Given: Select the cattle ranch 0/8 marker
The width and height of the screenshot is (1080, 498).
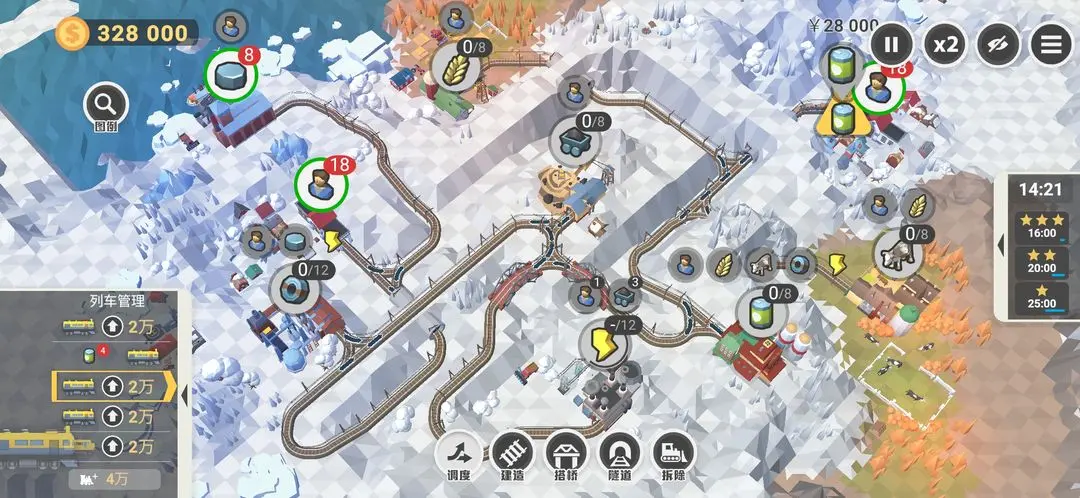Looking at the screenshot, I should (x=897, y=254).
